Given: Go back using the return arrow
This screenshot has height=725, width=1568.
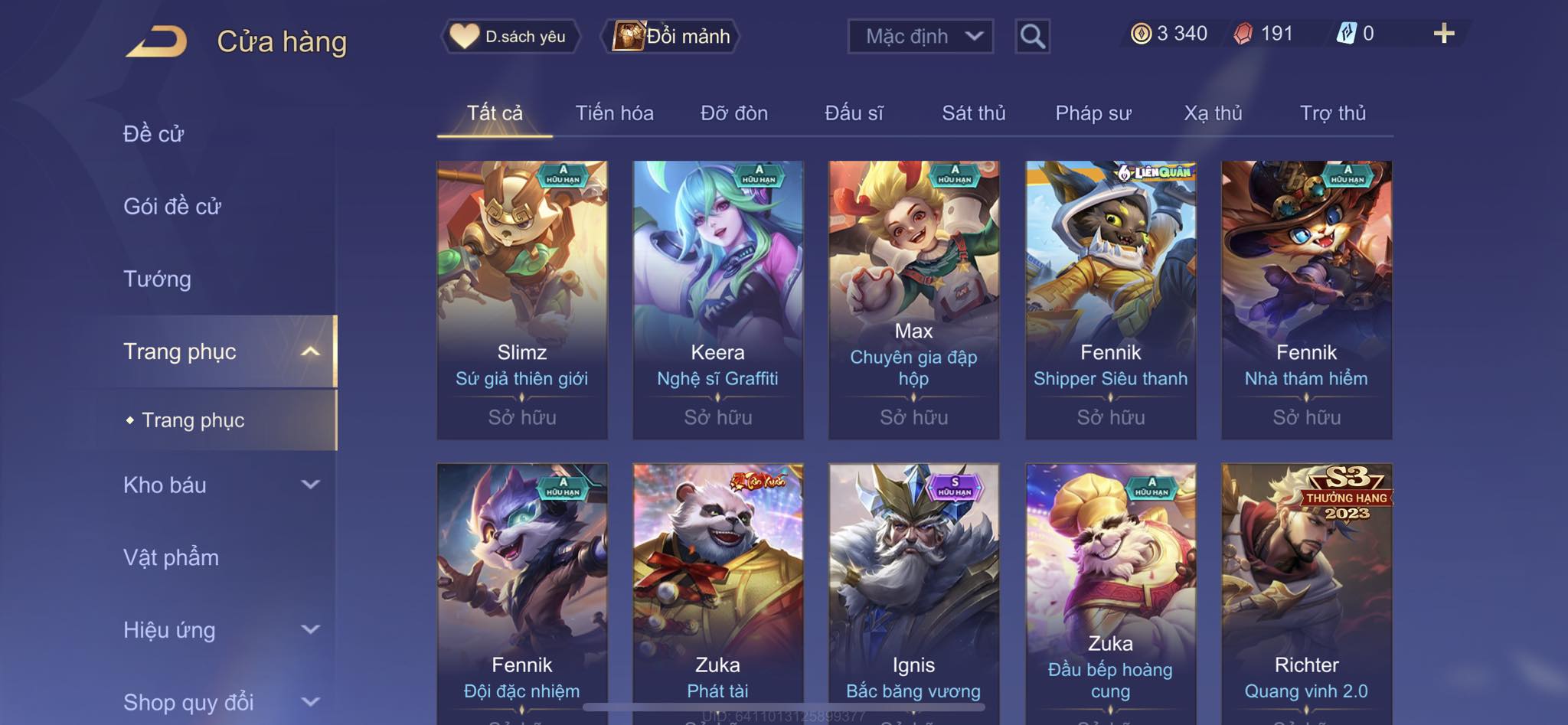Looking at the screenshot, I should (157, 41).
